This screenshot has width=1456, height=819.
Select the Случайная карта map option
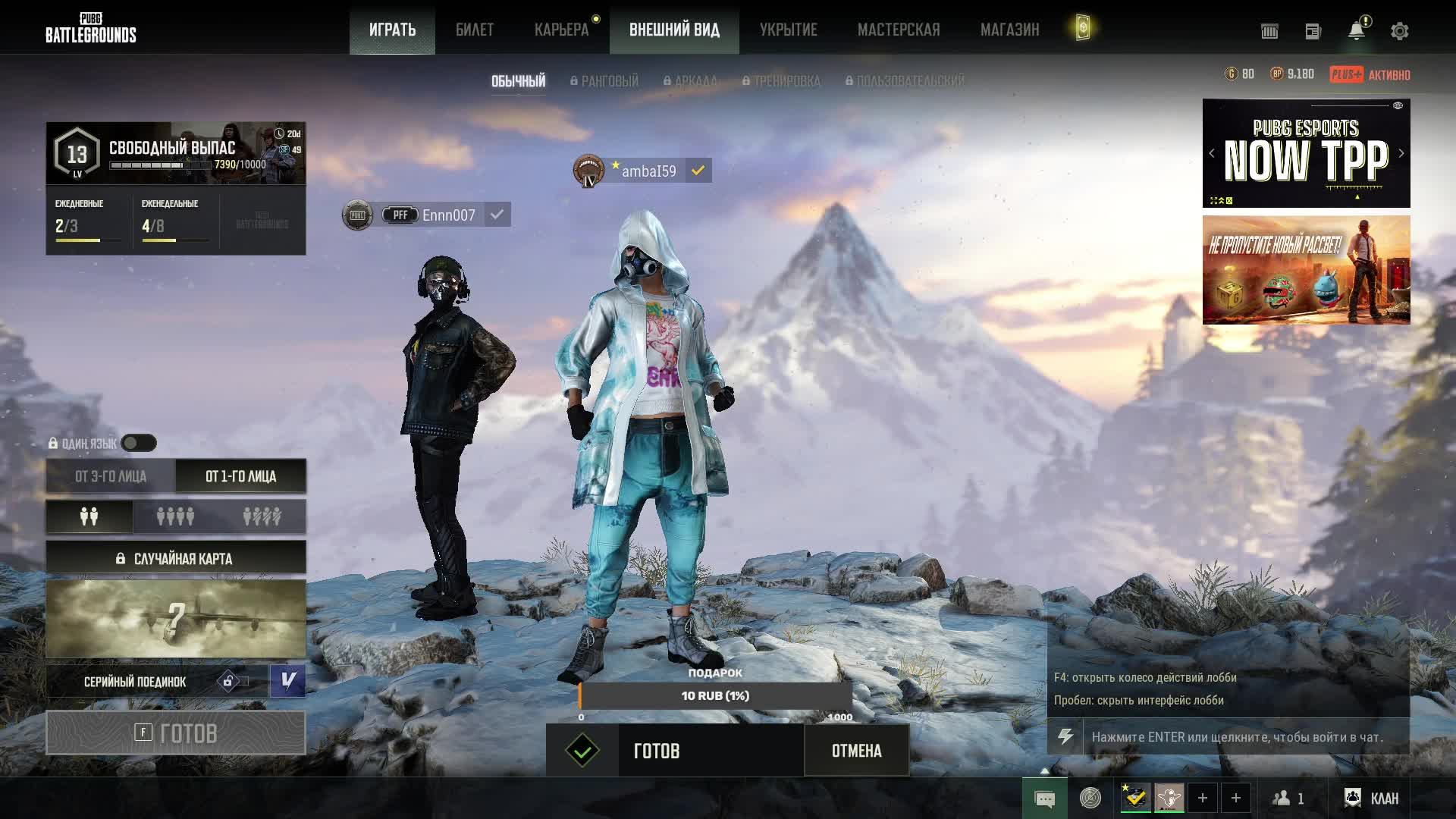click(x=176, y=559)
